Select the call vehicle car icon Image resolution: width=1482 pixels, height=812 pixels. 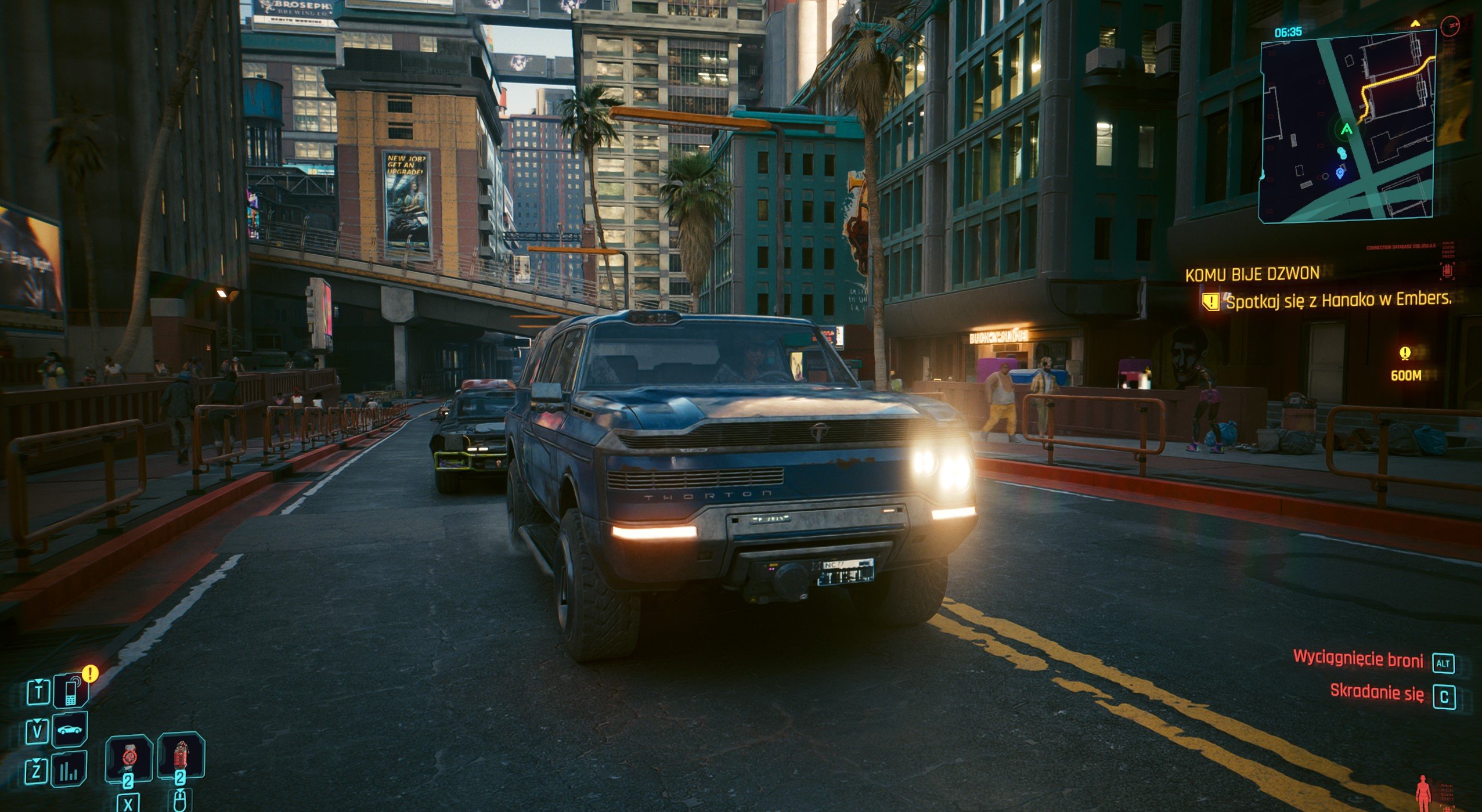(70, 730)
